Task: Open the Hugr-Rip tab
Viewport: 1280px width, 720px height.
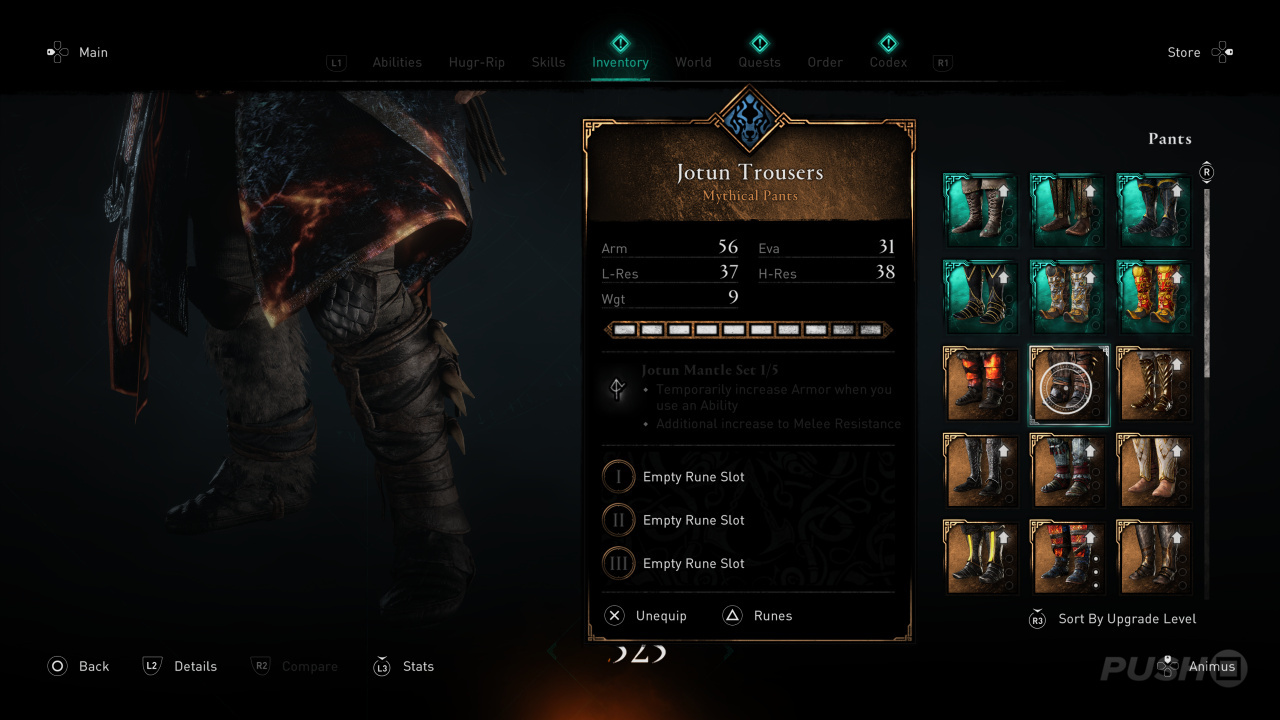Action: 477,62
